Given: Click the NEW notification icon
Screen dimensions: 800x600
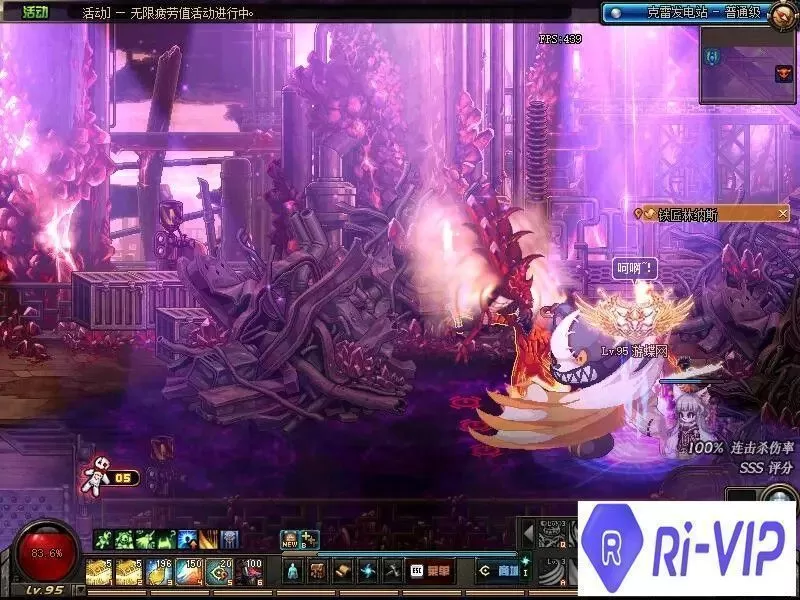Looking at the screenshot, I should pyautogui.click(x=290, y=540).
